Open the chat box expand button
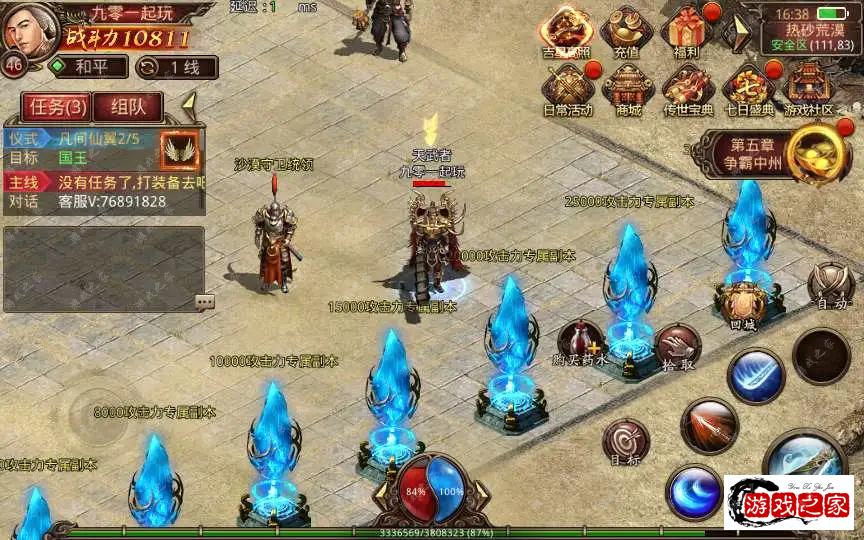 [x=204, y=301]
